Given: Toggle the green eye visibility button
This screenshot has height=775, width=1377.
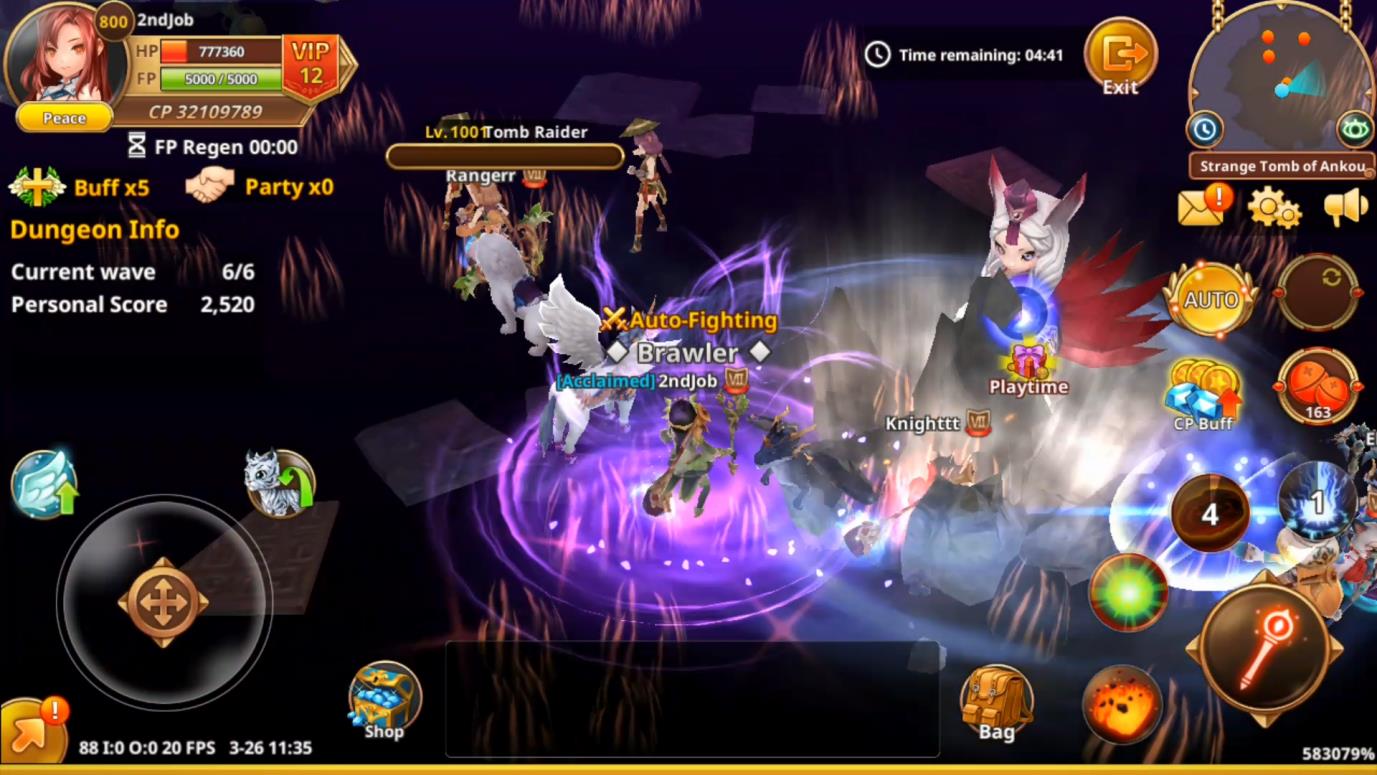Looking at the screenshot, I should pos(1355,129).
